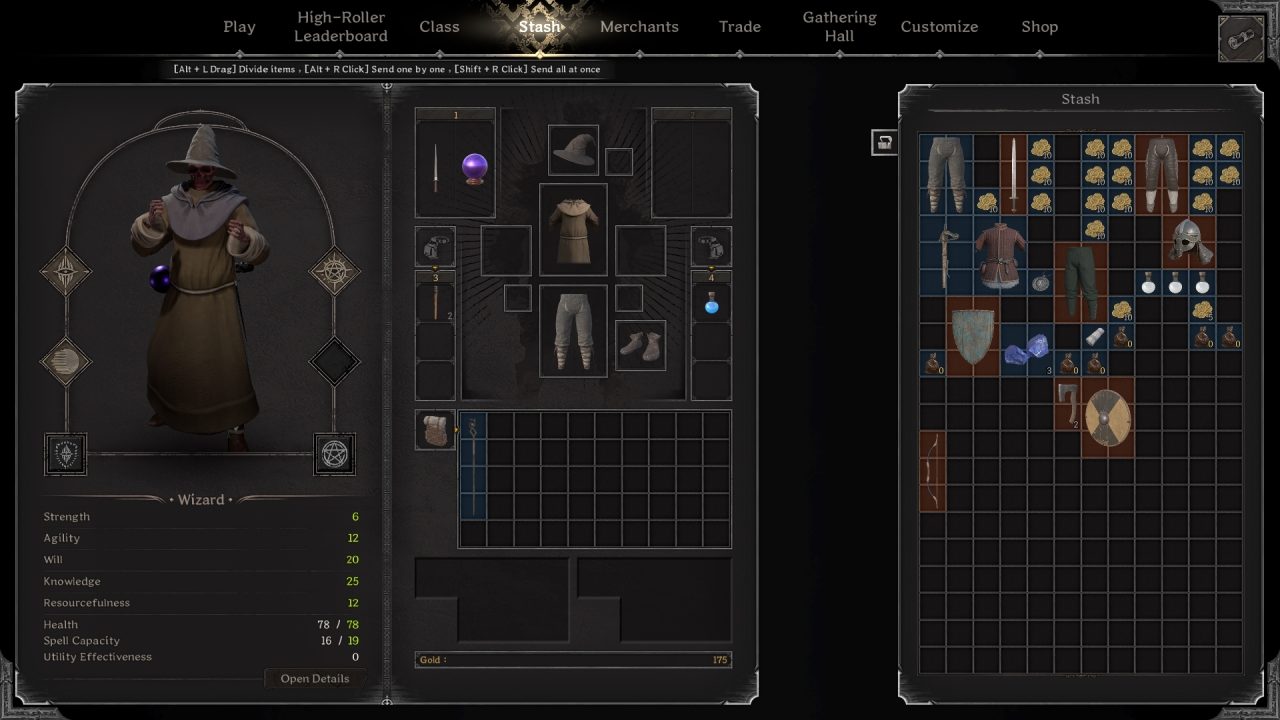Click the Gold amount field
This screenshot has width=1280, height=720.
[573, 659]
